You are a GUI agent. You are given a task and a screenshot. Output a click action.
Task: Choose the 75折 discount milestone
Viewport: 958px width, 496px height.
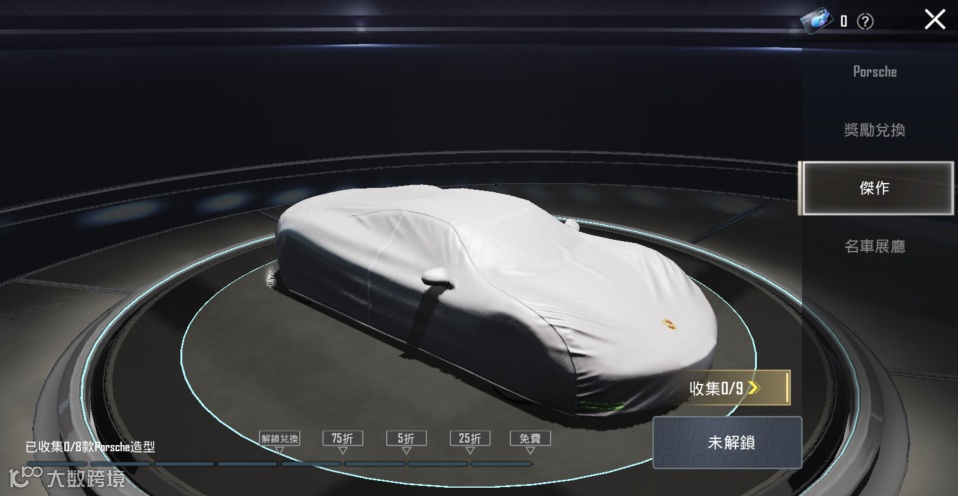[342, 439]
